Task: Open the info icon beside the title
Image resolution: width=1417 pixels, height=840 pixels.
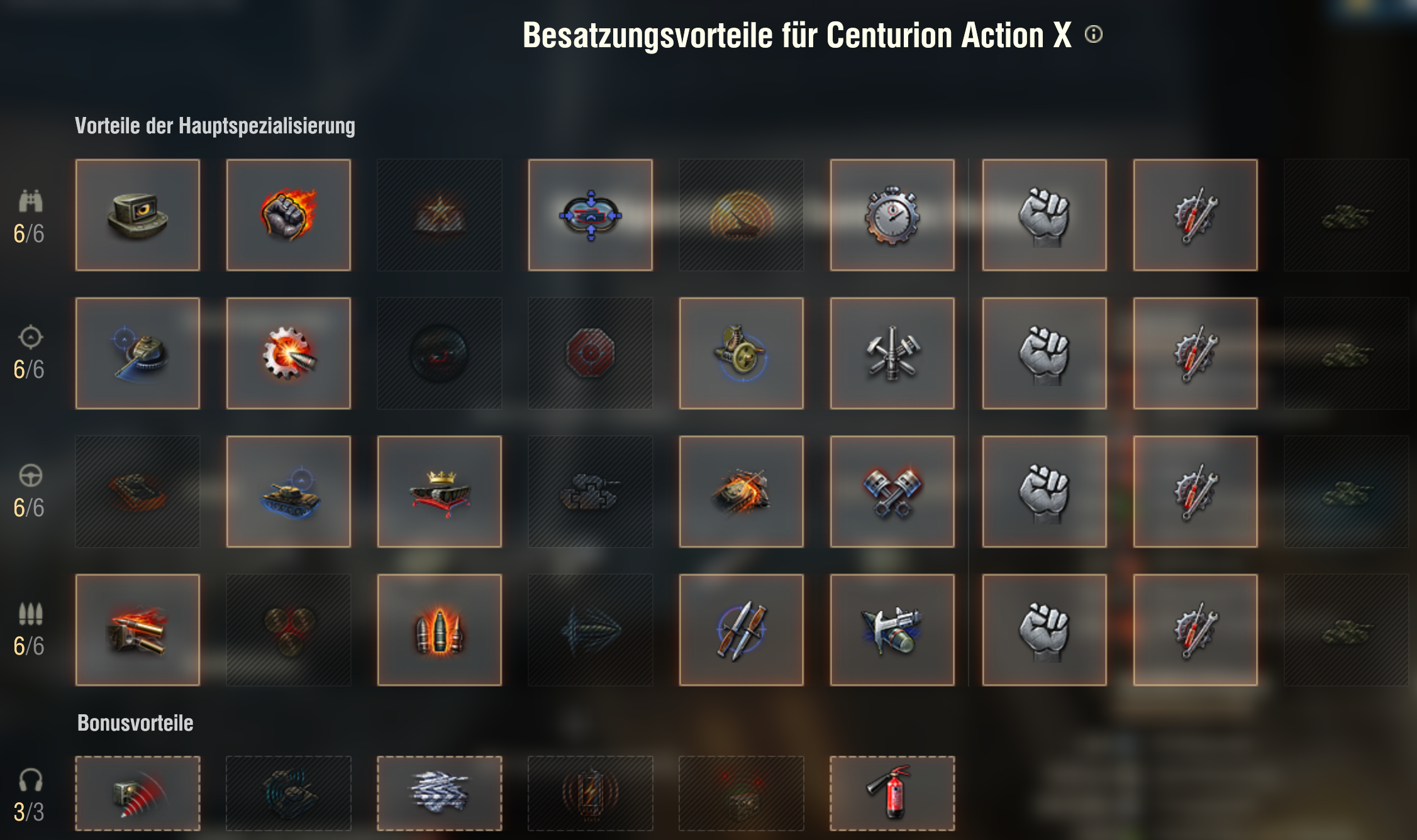Action: click(1094, 34)
